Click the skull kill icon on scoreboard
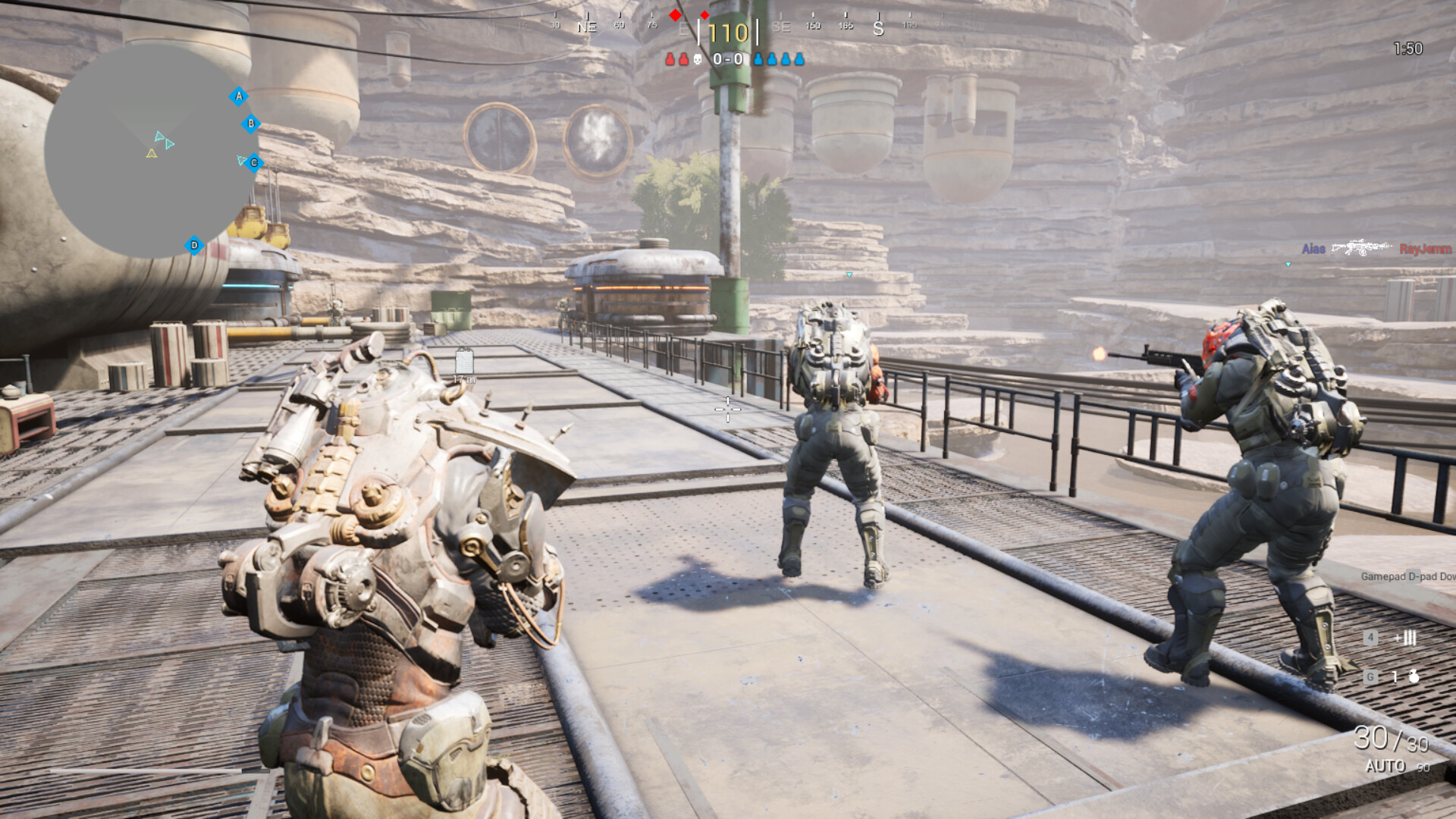Screen dimensions: 1456x819 tap(696, 58)
